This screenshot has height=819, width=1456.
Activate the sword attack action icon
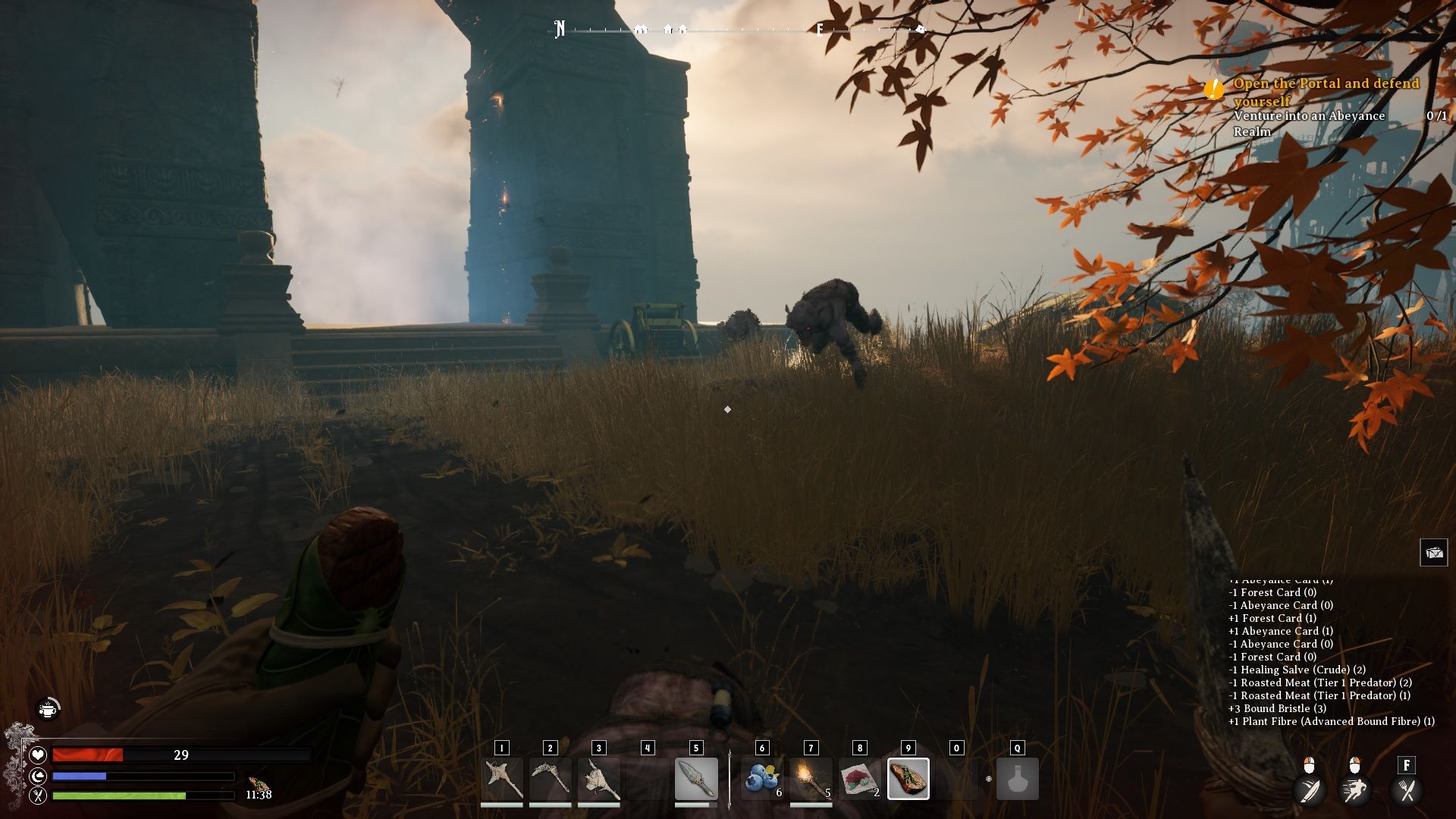point(1310,790)
